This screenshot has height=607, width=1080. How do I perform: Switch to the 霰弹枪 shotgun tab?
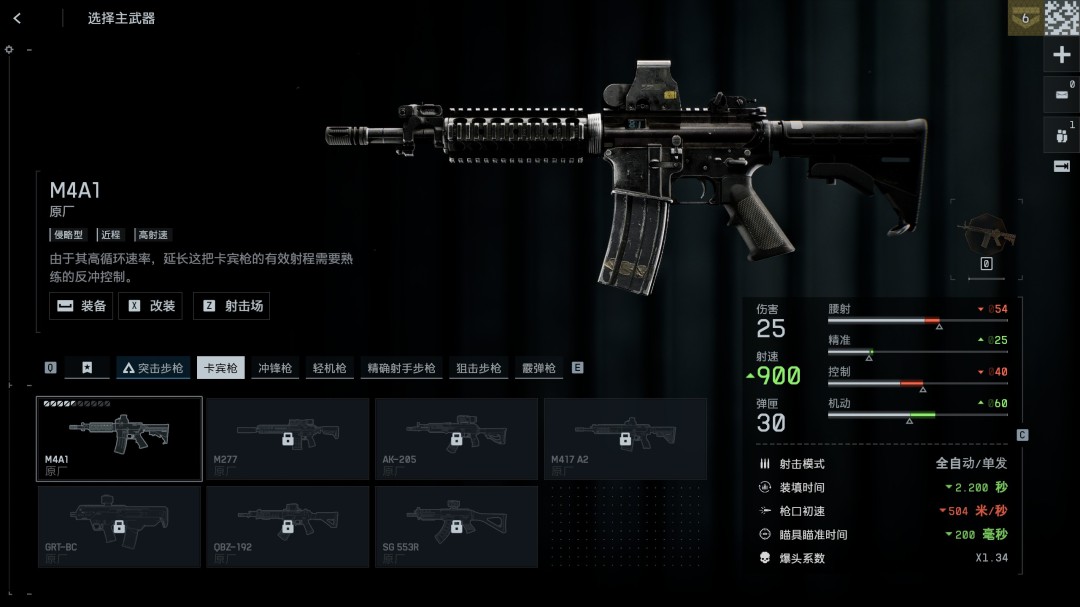pos(538,368)
